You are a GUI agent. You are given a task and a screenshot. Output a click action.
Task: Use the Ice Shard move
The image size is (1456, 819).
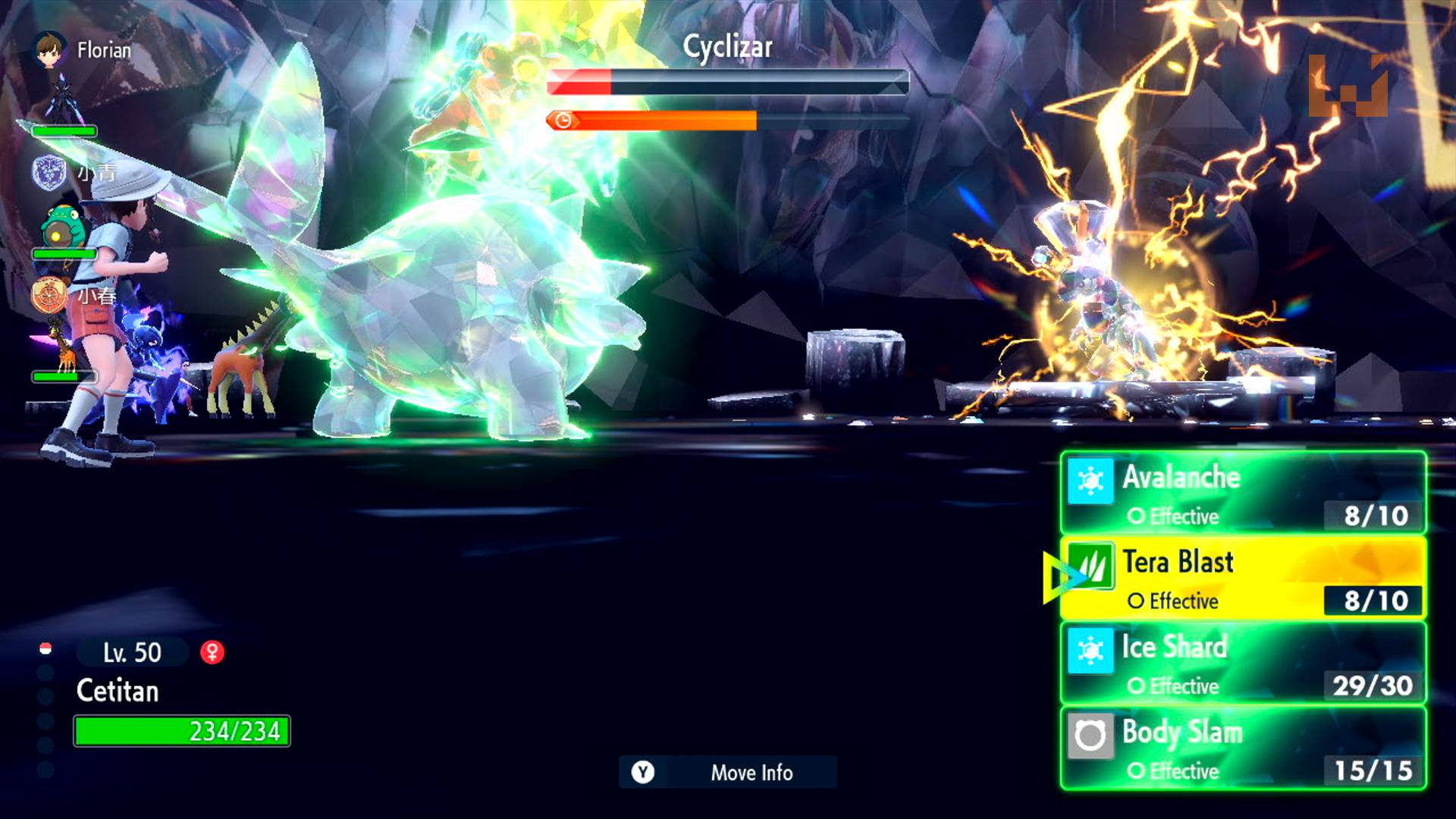pos(1244,664)
